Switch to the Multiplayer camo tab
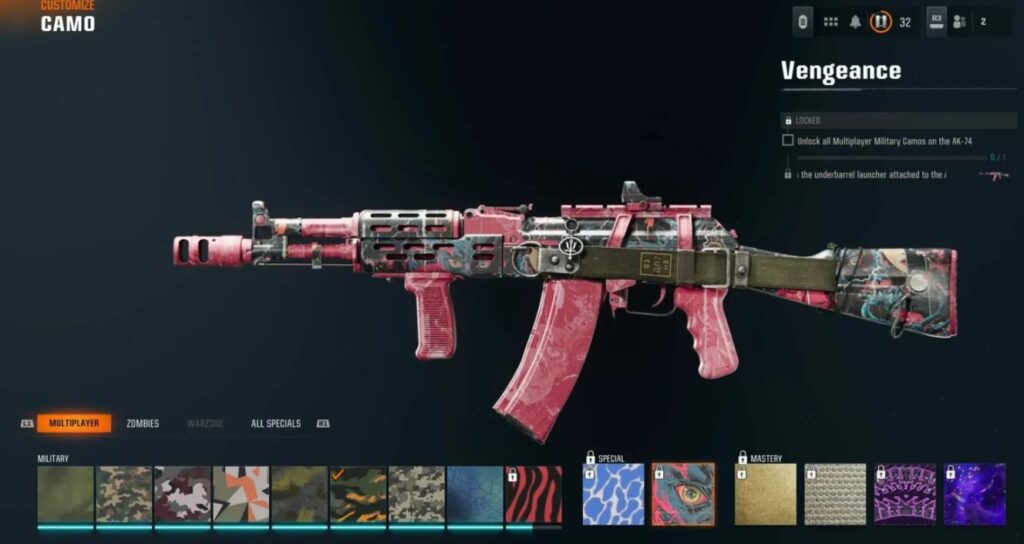The image size is (1024, 544). [x=74, y=423]
